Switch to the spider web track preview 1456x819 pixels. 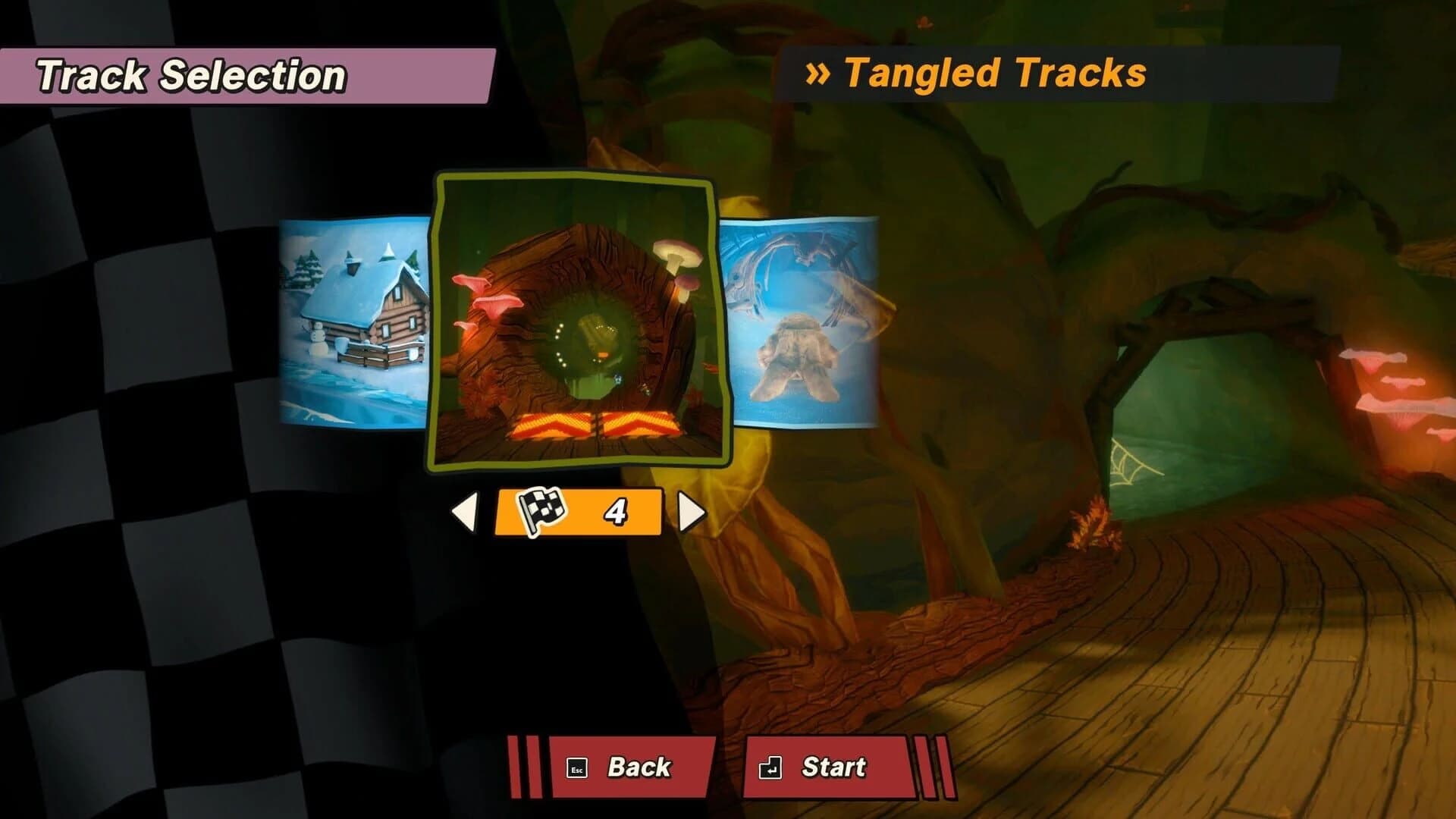pyautogui.click(x=800, y=326)
